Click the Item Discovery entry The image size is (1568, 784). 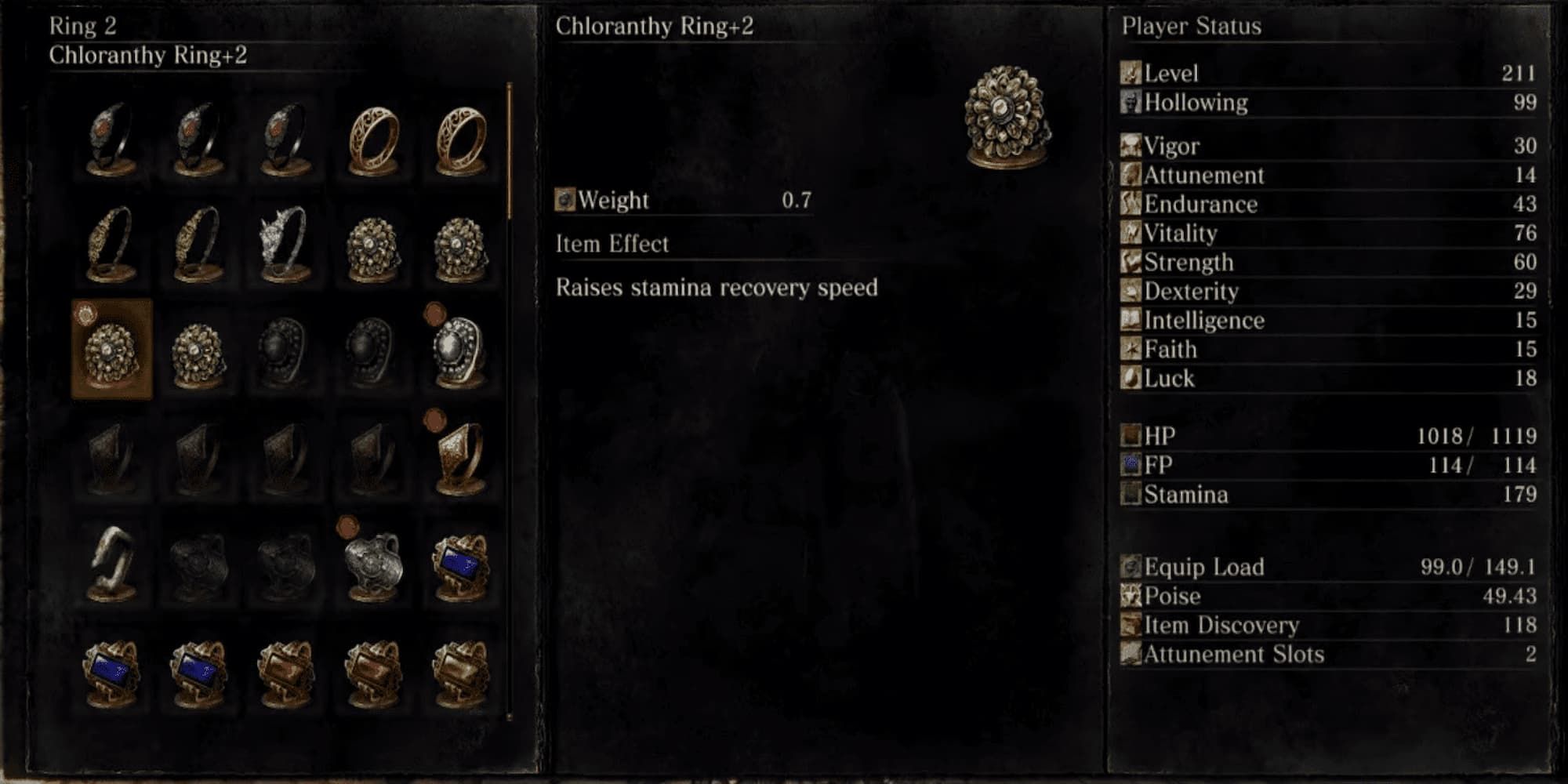1215,625
